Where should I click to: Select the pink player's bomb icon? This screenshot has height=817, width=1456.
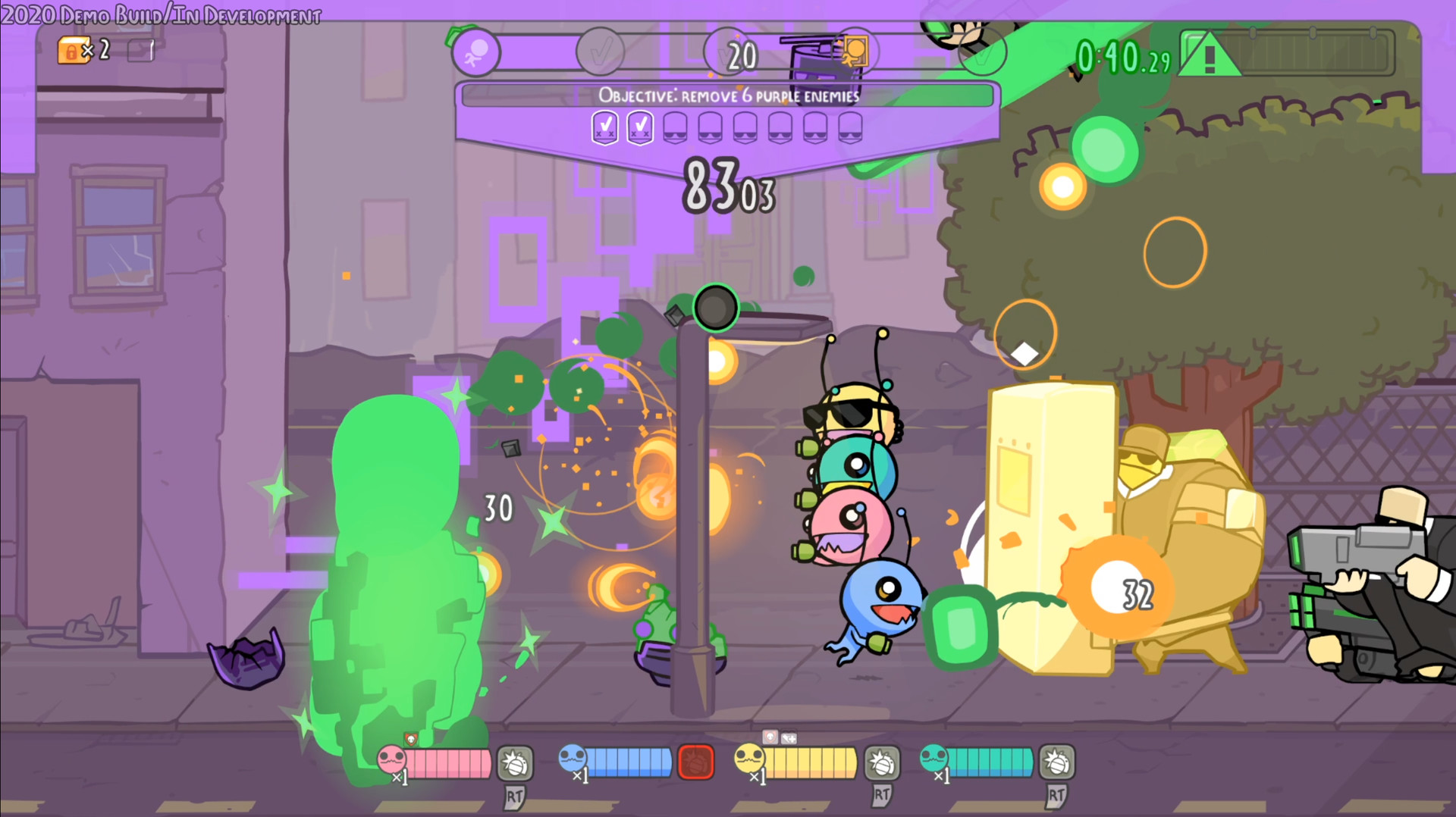514,764
